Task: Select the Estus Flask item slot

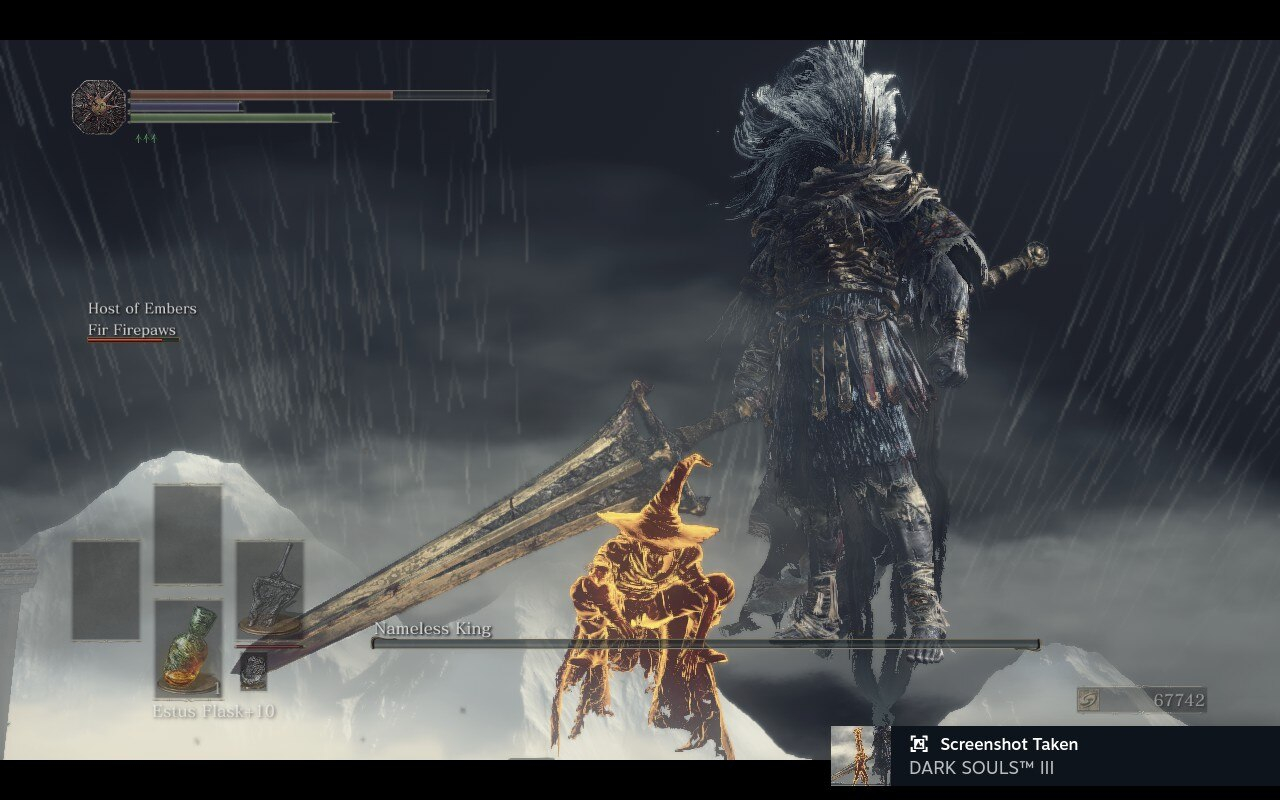Action: 188,648
